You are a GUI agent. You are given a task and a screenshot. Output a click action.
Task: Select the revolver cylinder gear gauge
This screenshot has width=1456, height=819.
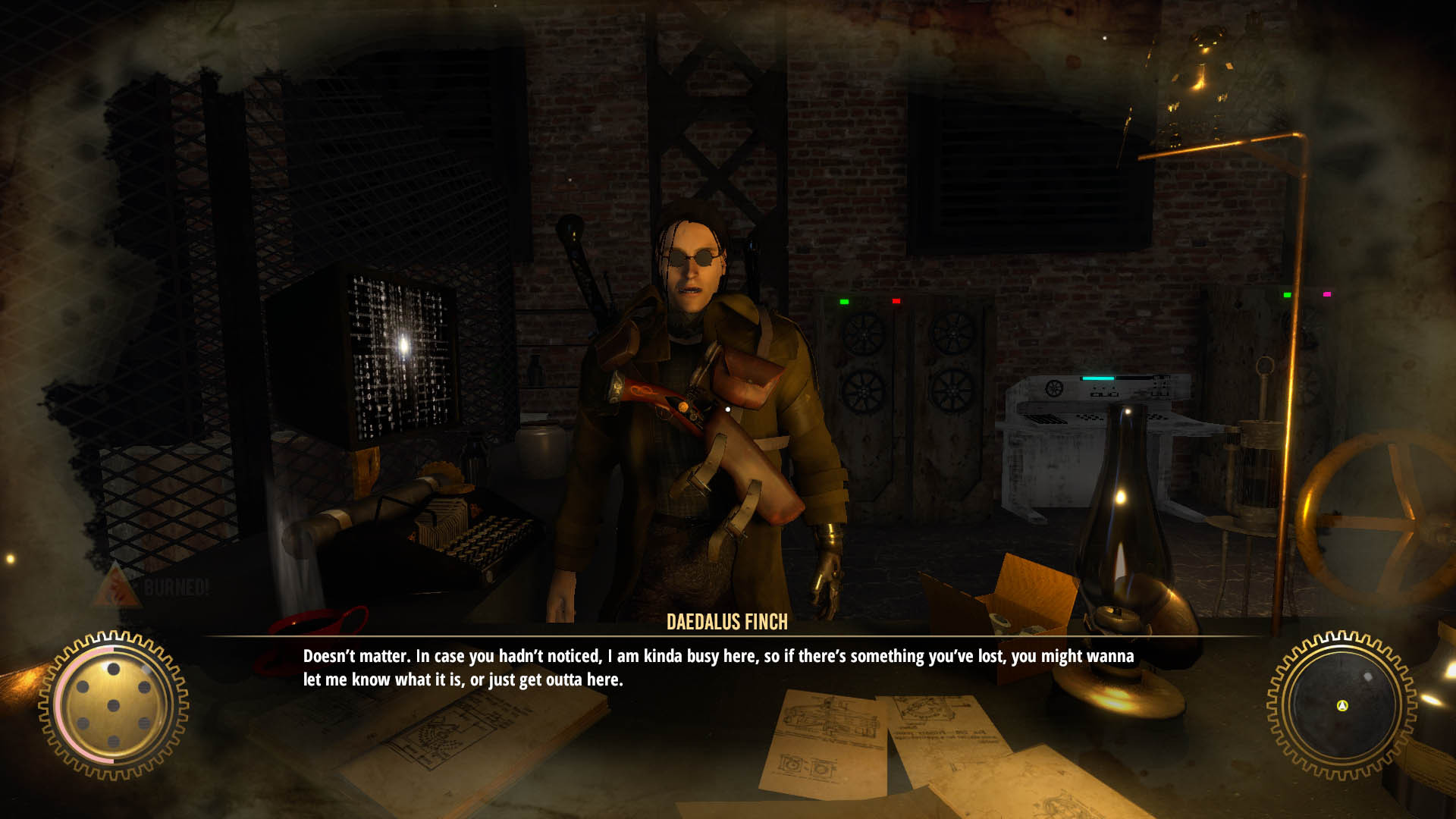tap(113, 705)
